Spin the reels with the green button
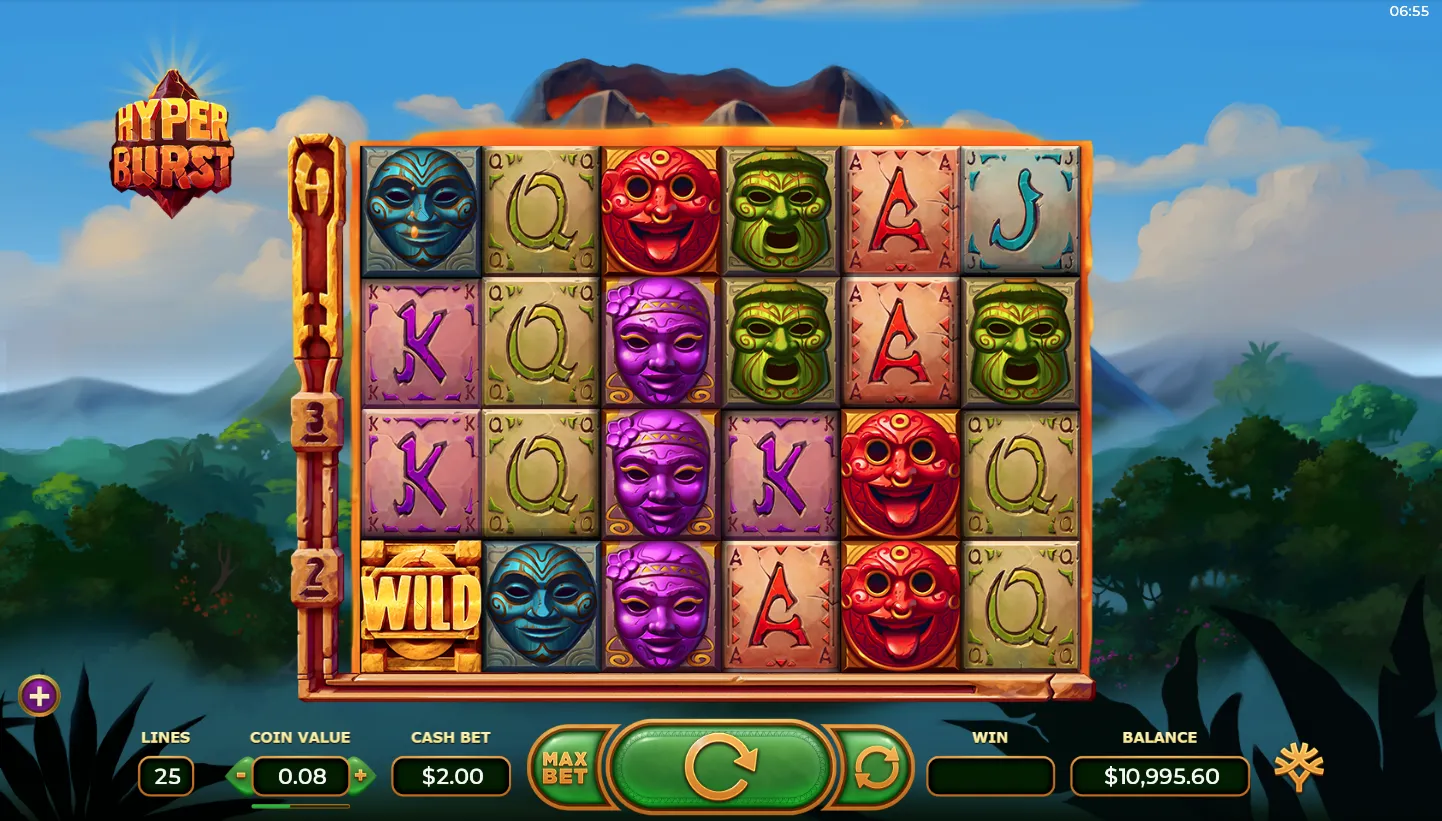This screenshot has width=1442, height=821. pos(720,768)
